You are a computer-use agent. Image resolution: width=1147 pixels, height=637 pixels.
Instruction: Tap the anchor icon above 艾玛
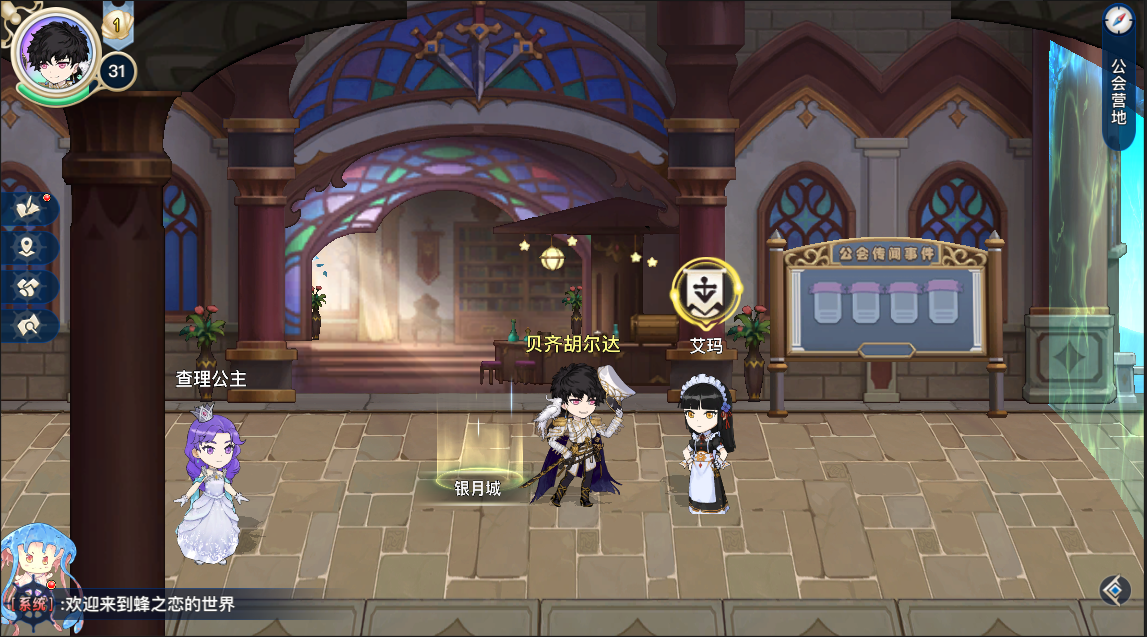coord(706,293)
